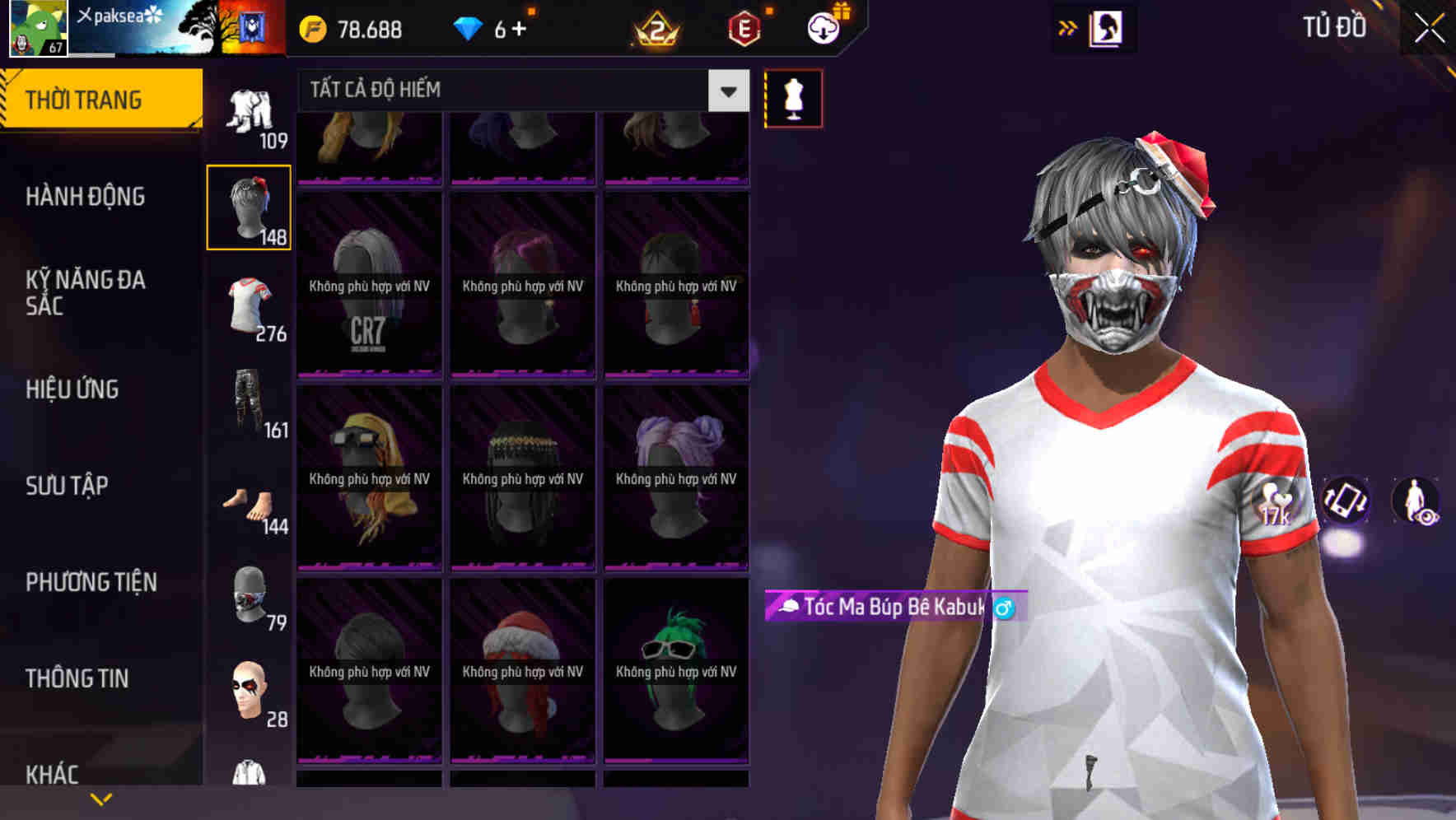Switch to the HÀNH ĐỘNG tab
Screen dimensions: 1456x820
click(83, 197)
